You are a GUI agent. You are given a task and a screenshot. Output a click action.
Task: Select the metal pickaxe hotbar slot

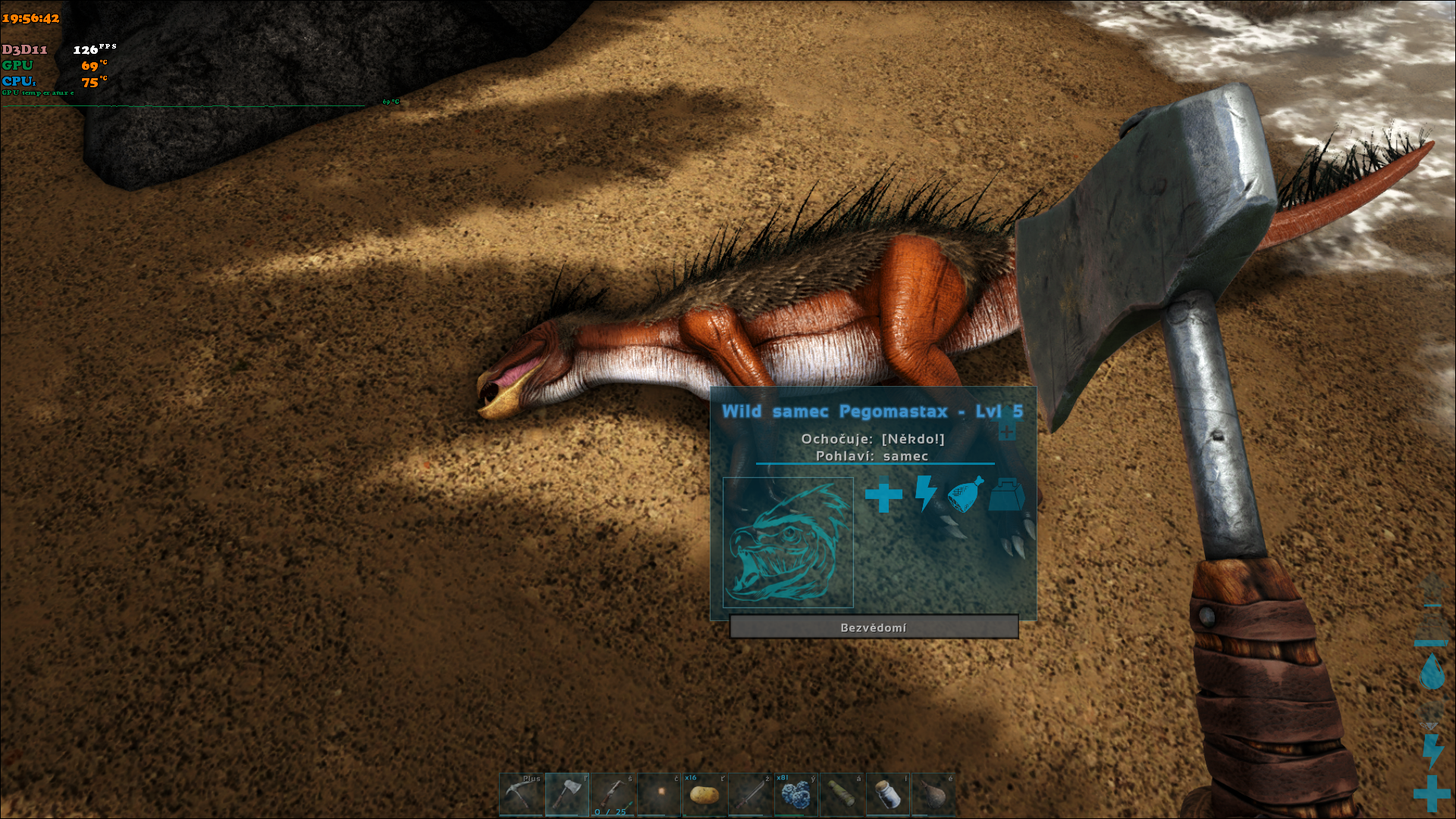[x=521, y=794]
